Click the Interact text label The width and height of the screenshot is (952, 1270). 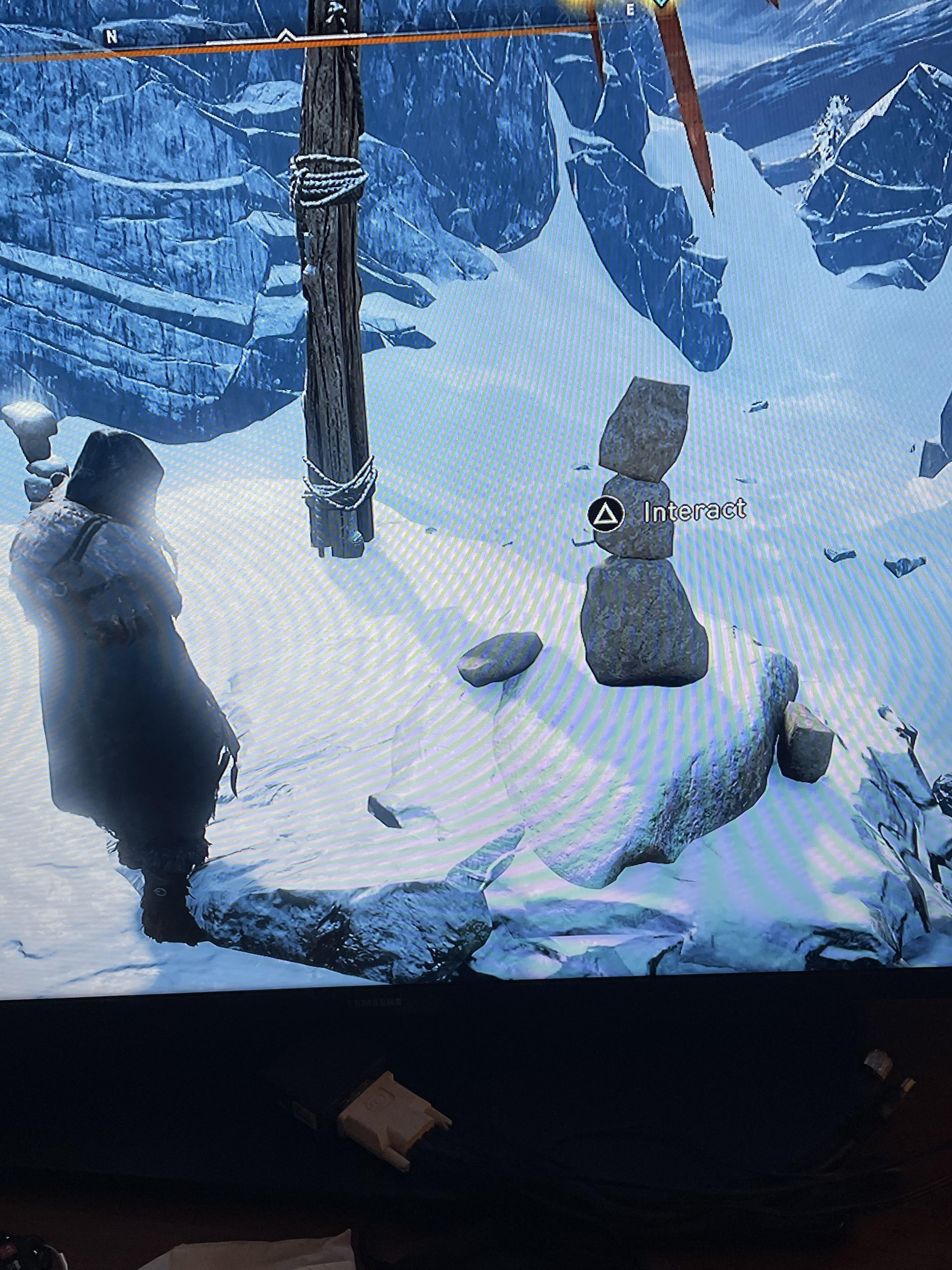coord(694,511)
